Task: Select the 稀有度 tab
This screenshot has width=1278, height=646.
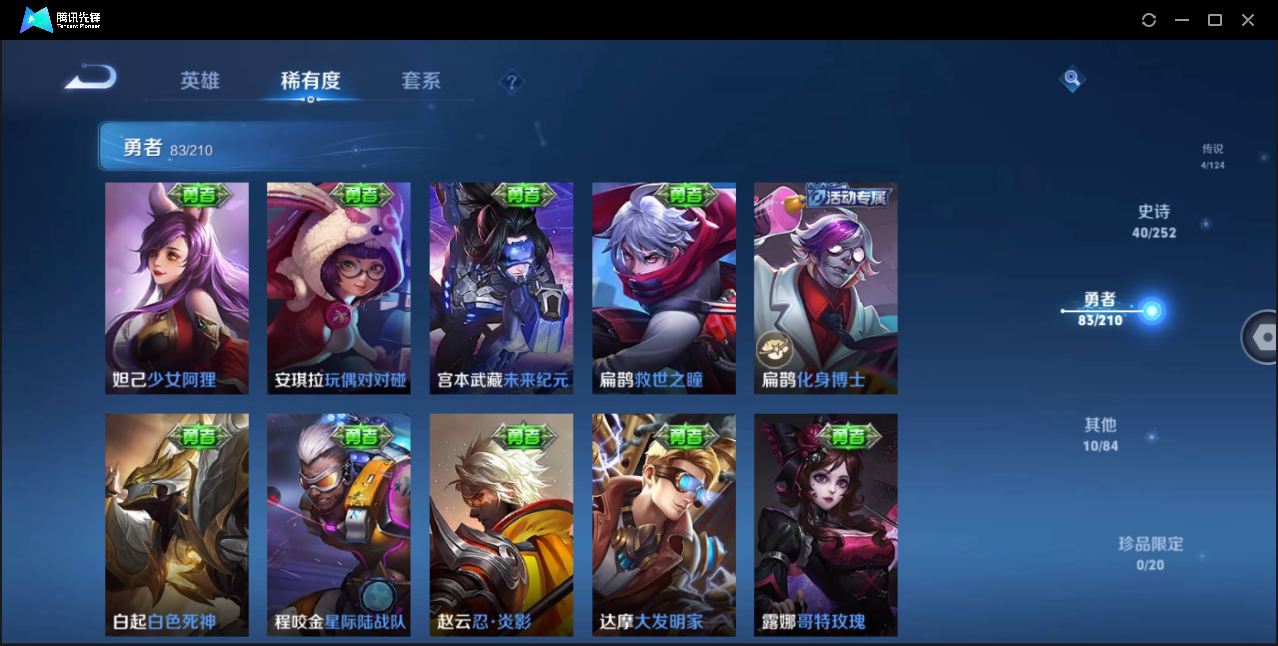Action: coord(310,81)
